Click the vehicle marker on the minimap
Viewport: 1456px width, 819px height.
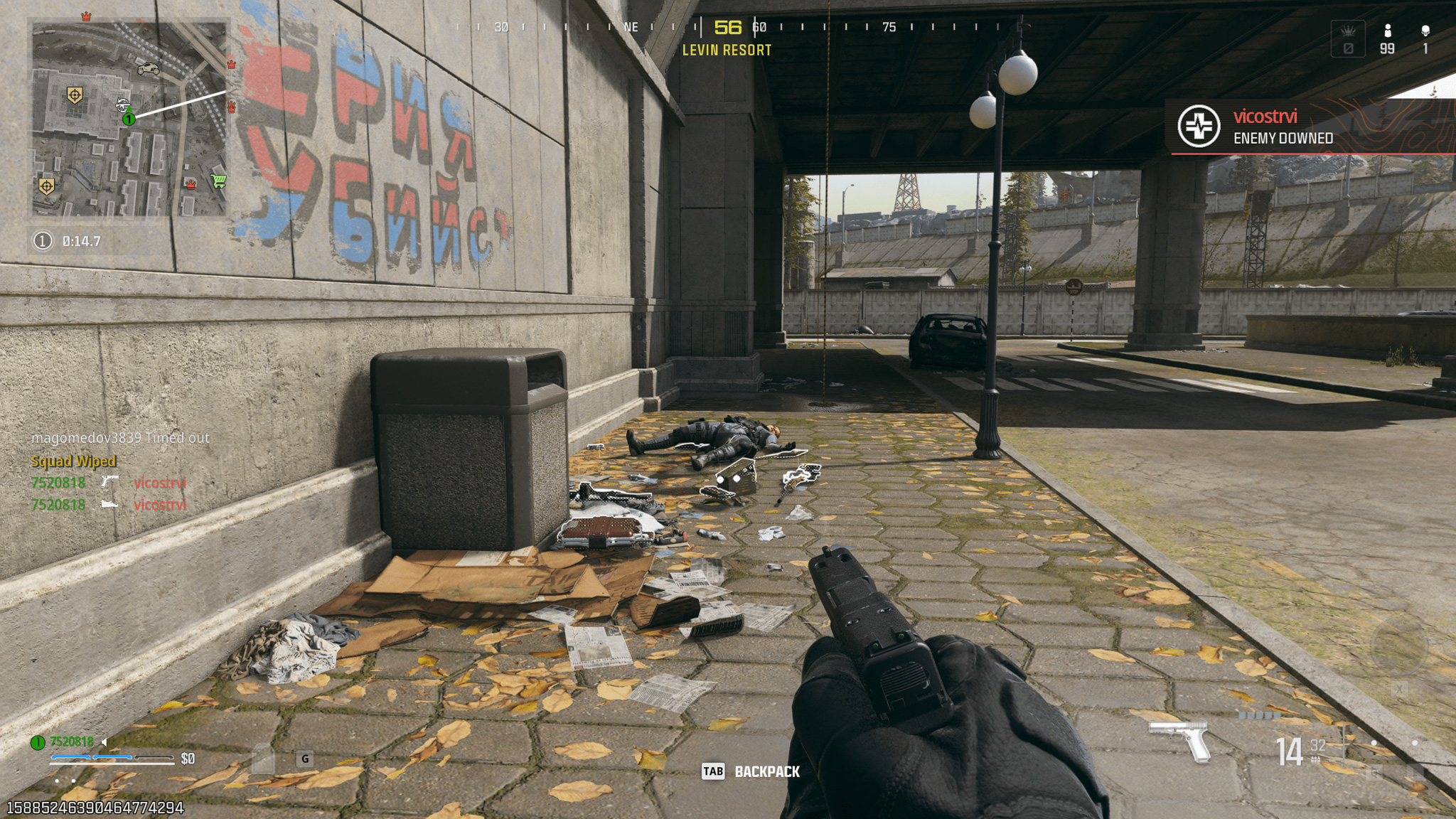(x=148, y=68)
